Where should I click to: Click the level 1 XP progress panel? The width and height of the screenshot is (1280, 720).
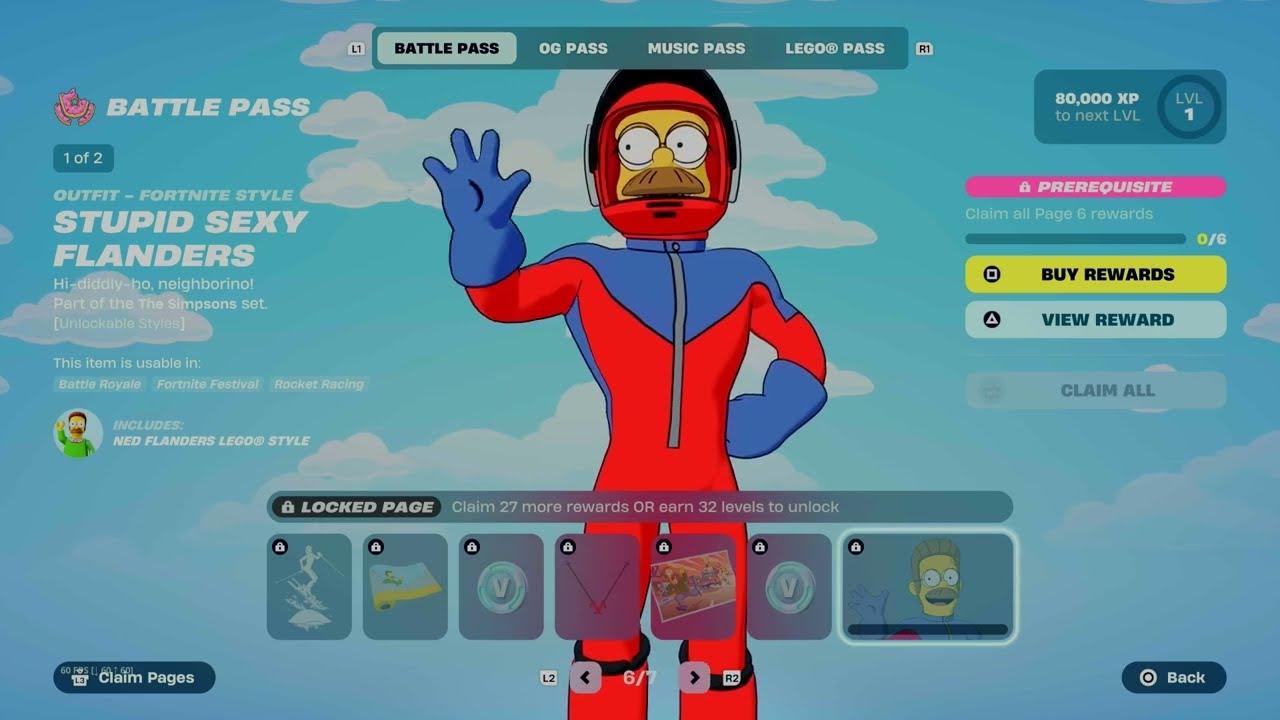[1129, 107]
